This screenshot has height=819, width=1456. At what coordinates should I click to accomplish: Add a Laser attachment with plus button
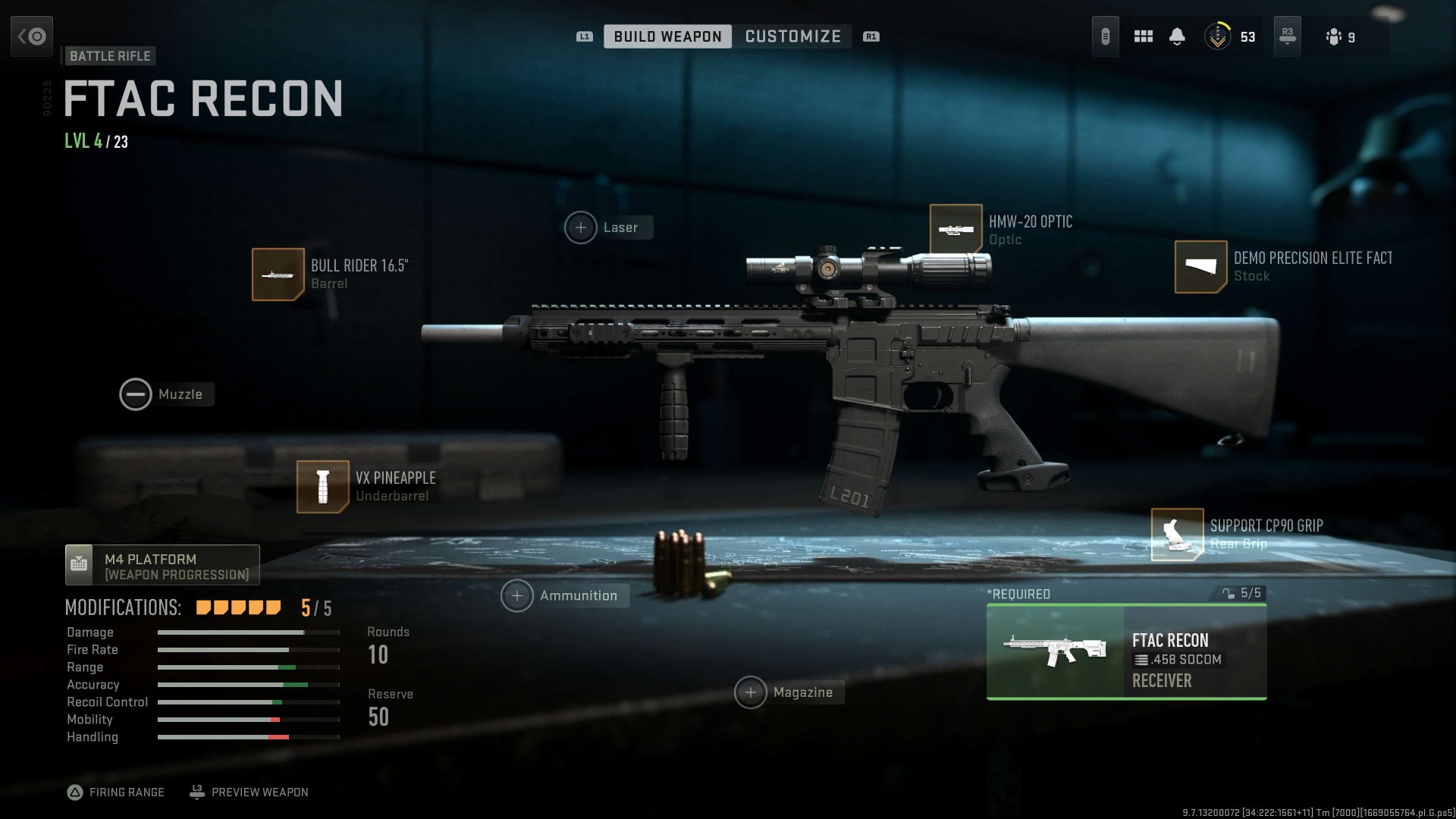(x=581, y=227)
